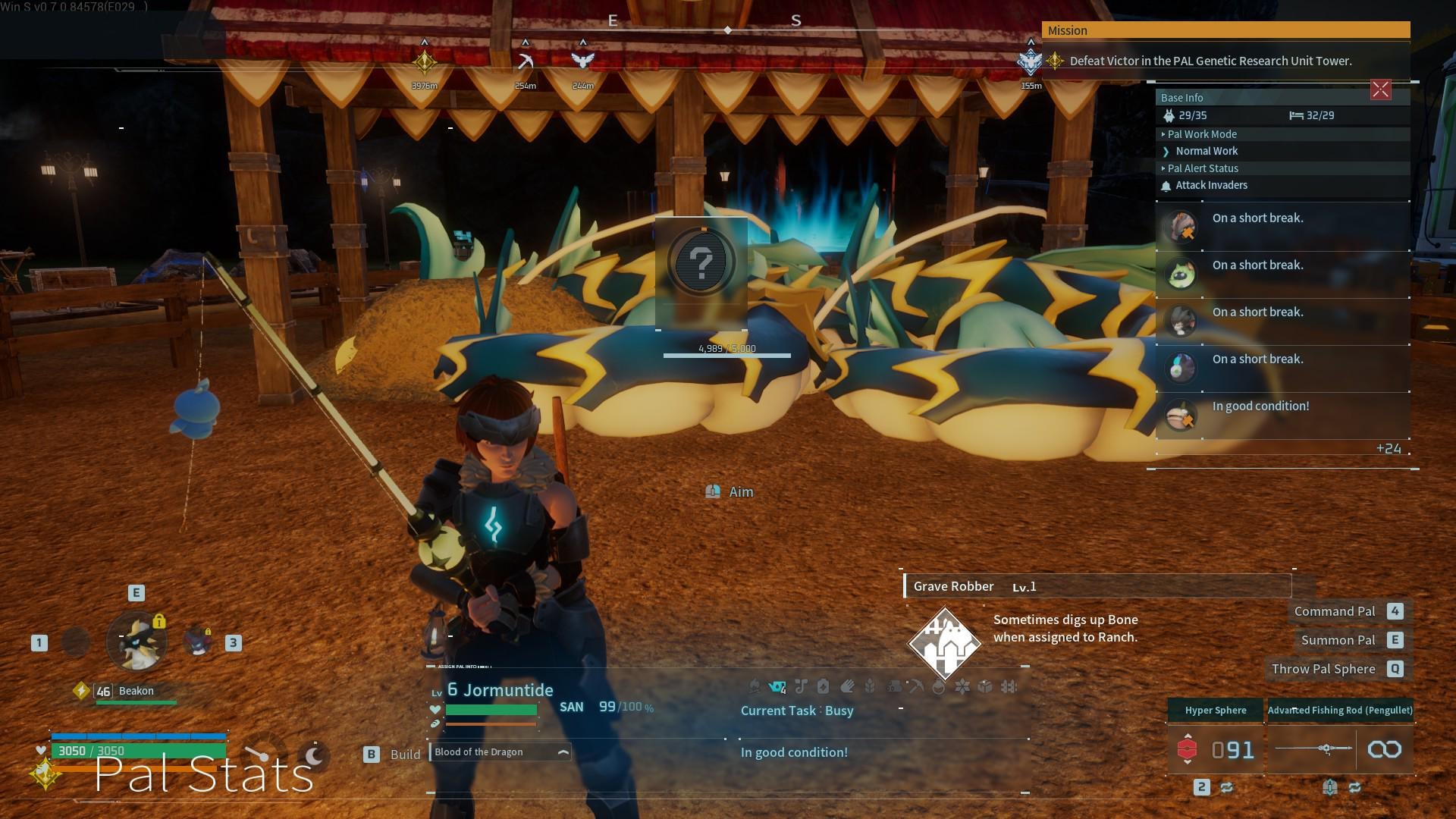The width and height of the screenshot is (1456, 819).
Task: Select the Normal Work mode entry
Action: tap(1207, 151)
